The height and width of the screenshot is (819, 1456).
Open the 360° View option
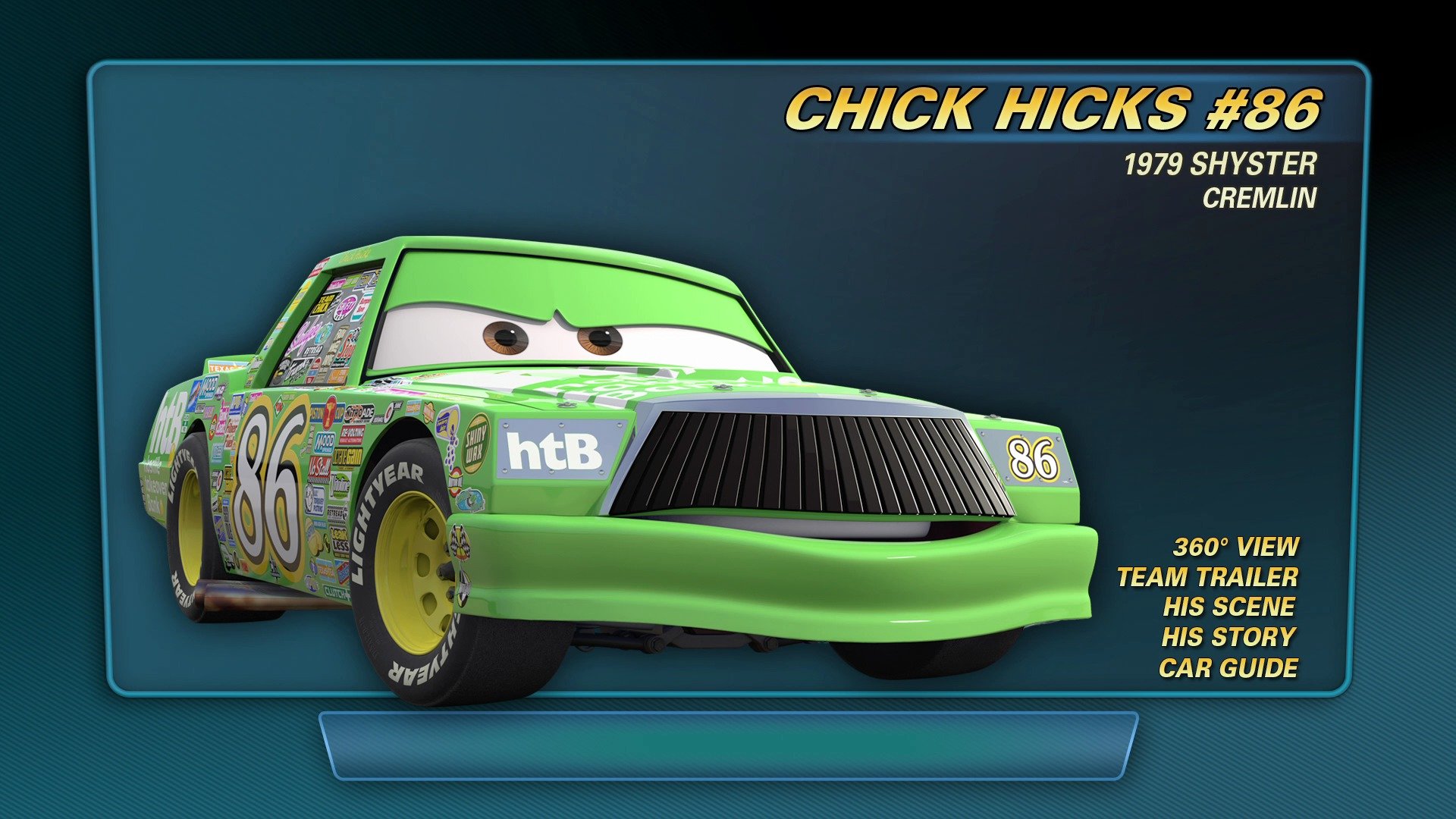(1235, 547)
